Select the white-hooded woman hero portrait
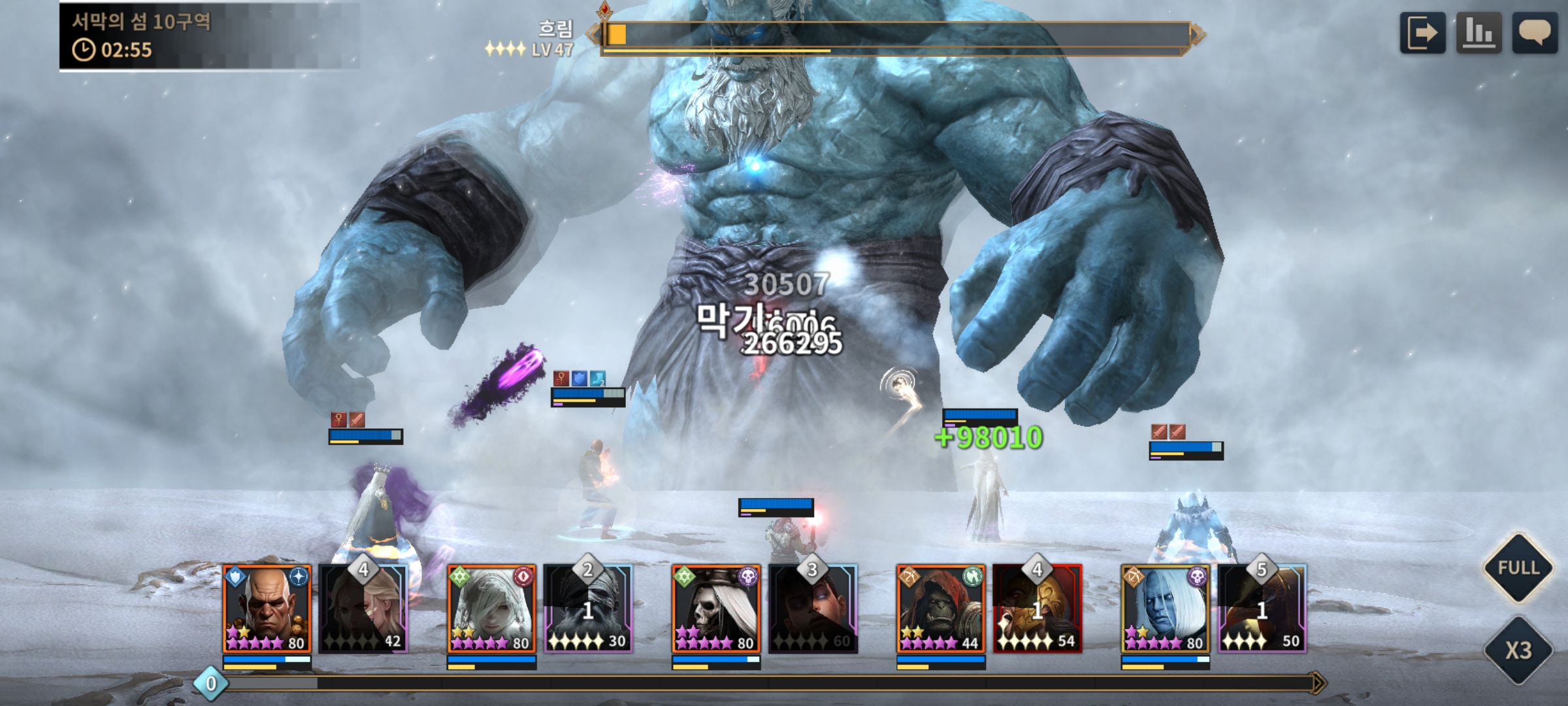 coord(491,609)
